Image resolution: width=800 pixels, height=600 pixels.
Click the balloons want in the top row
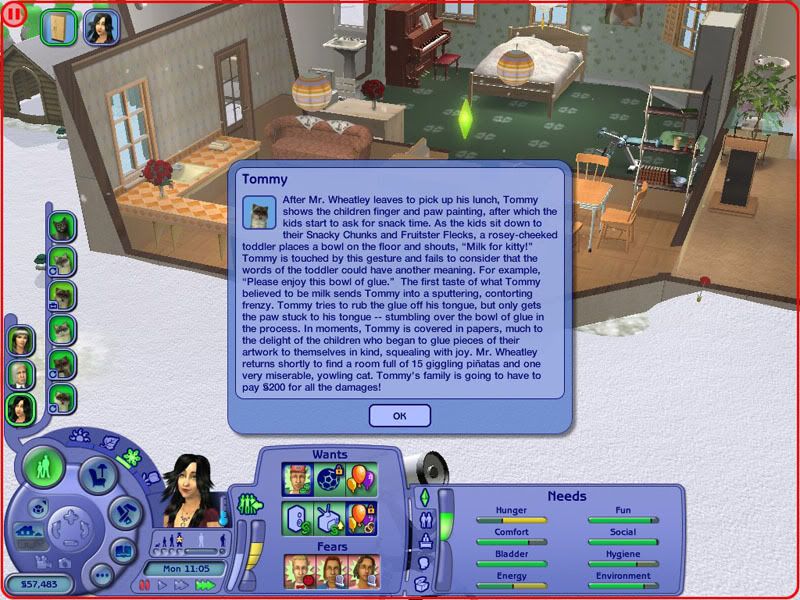[x=362, y=481]
